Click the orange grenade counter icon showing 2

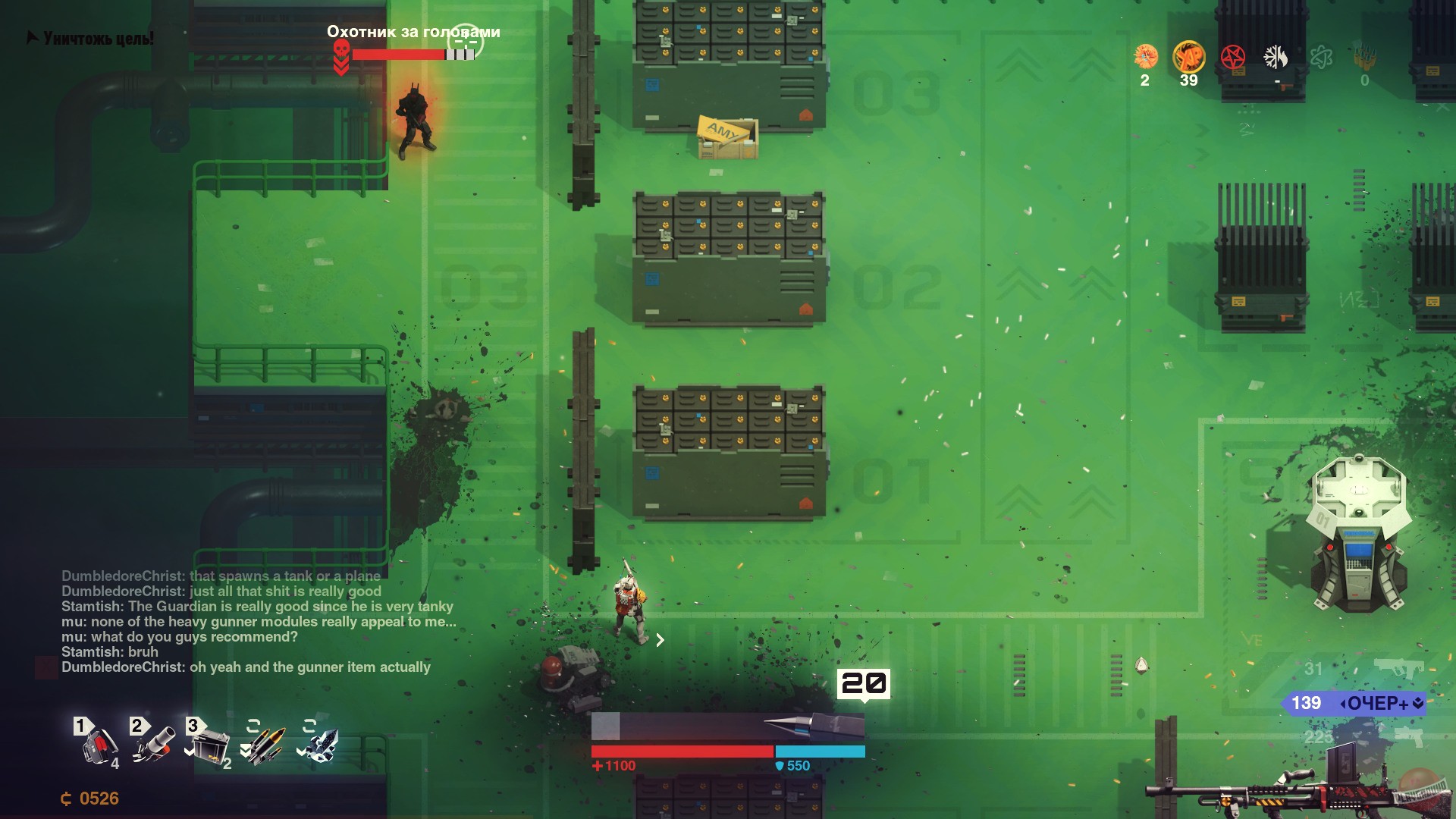point(1145,57)
